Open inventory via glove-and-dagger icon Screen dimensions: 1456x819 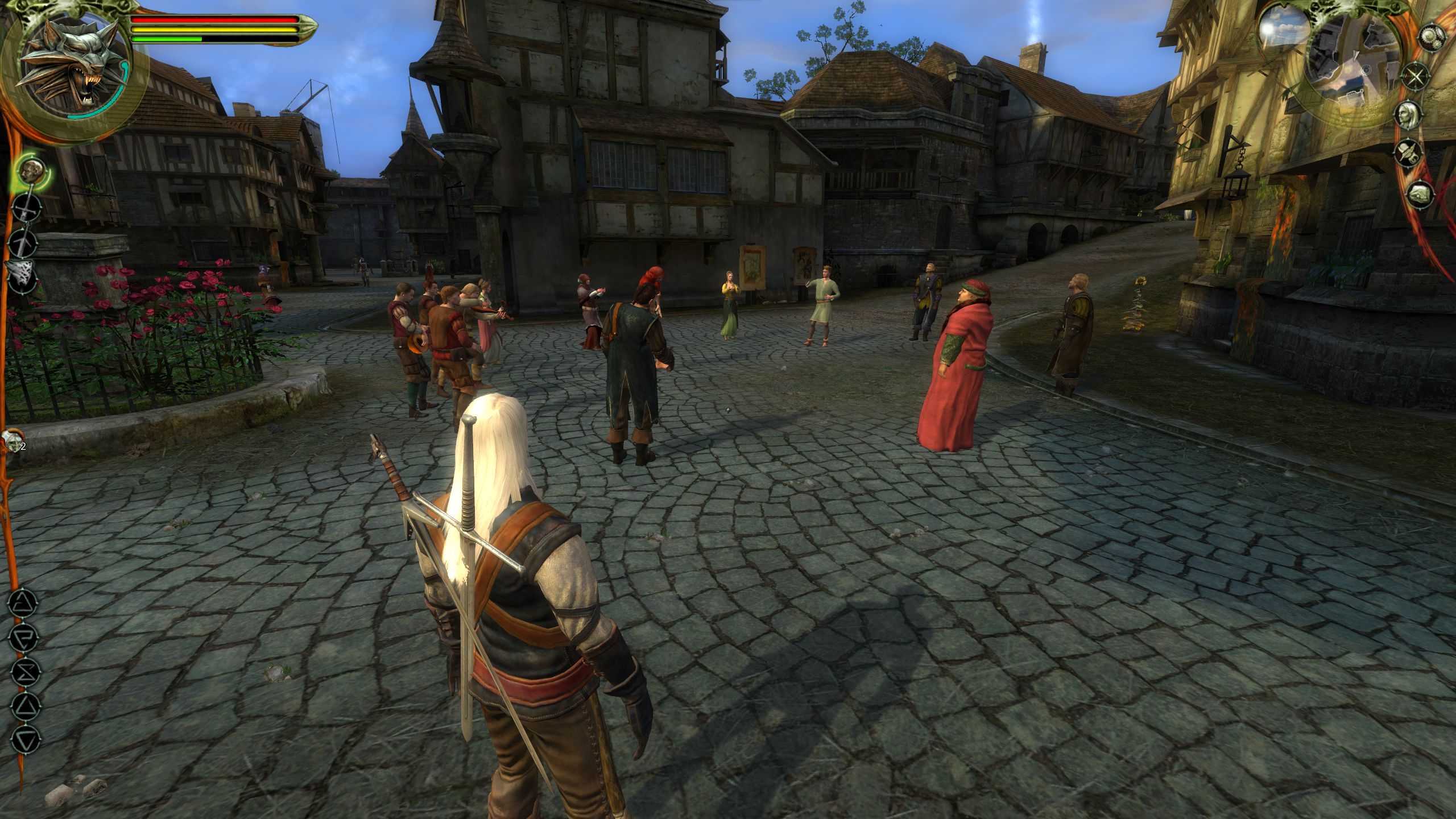tap(1408, 151)
